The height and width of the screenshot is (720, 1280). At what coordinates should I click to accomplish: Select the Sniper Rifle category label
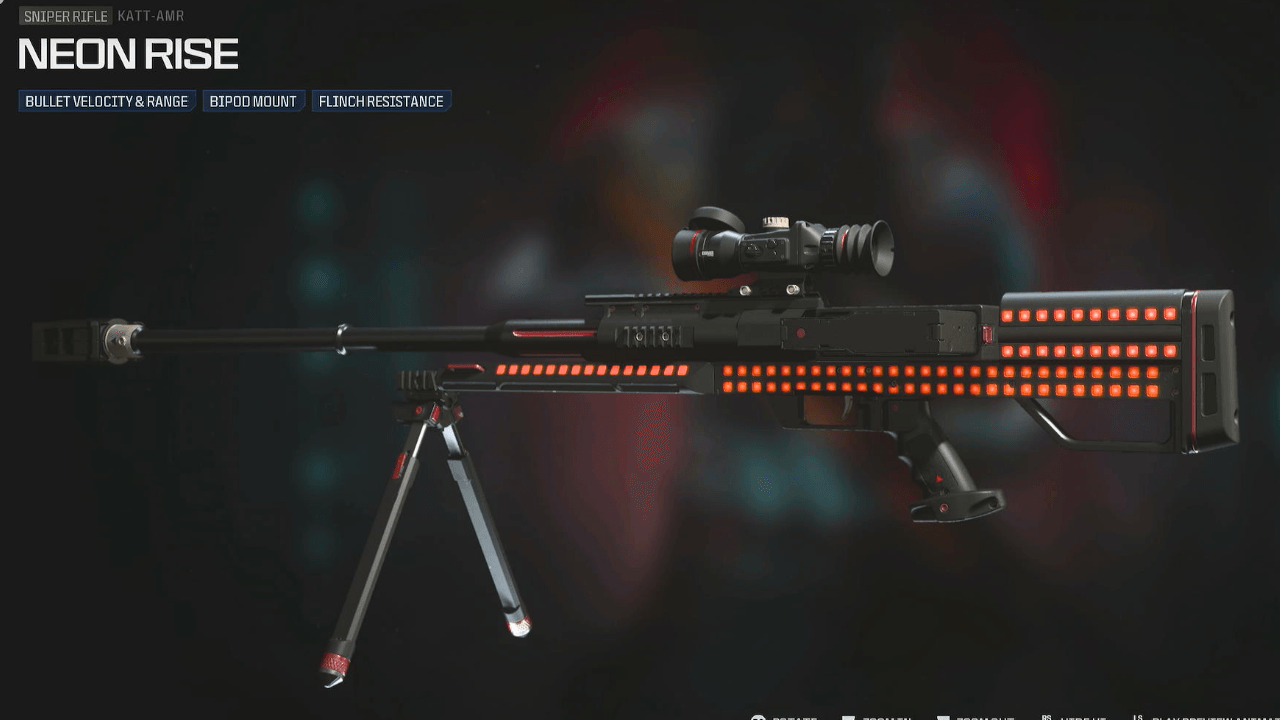point(64,16)
